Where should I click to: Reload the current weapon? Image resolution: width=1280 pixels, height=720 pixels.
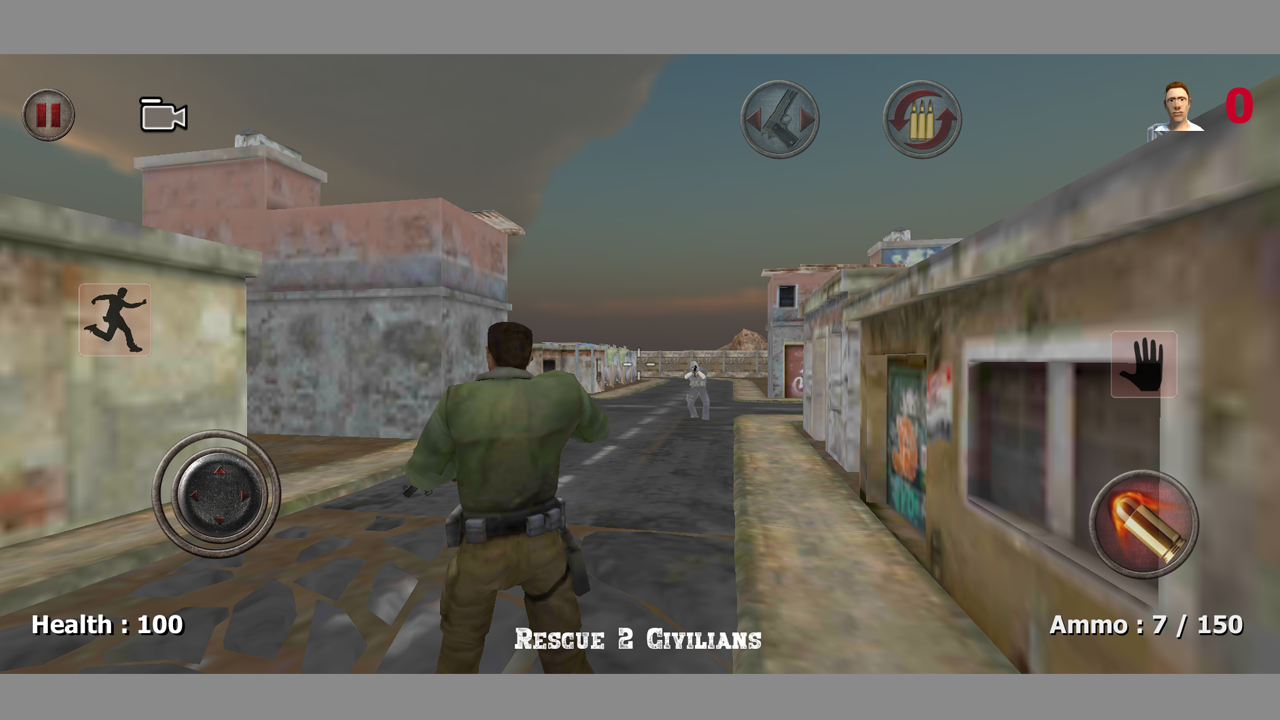click(x=922, y=118)
